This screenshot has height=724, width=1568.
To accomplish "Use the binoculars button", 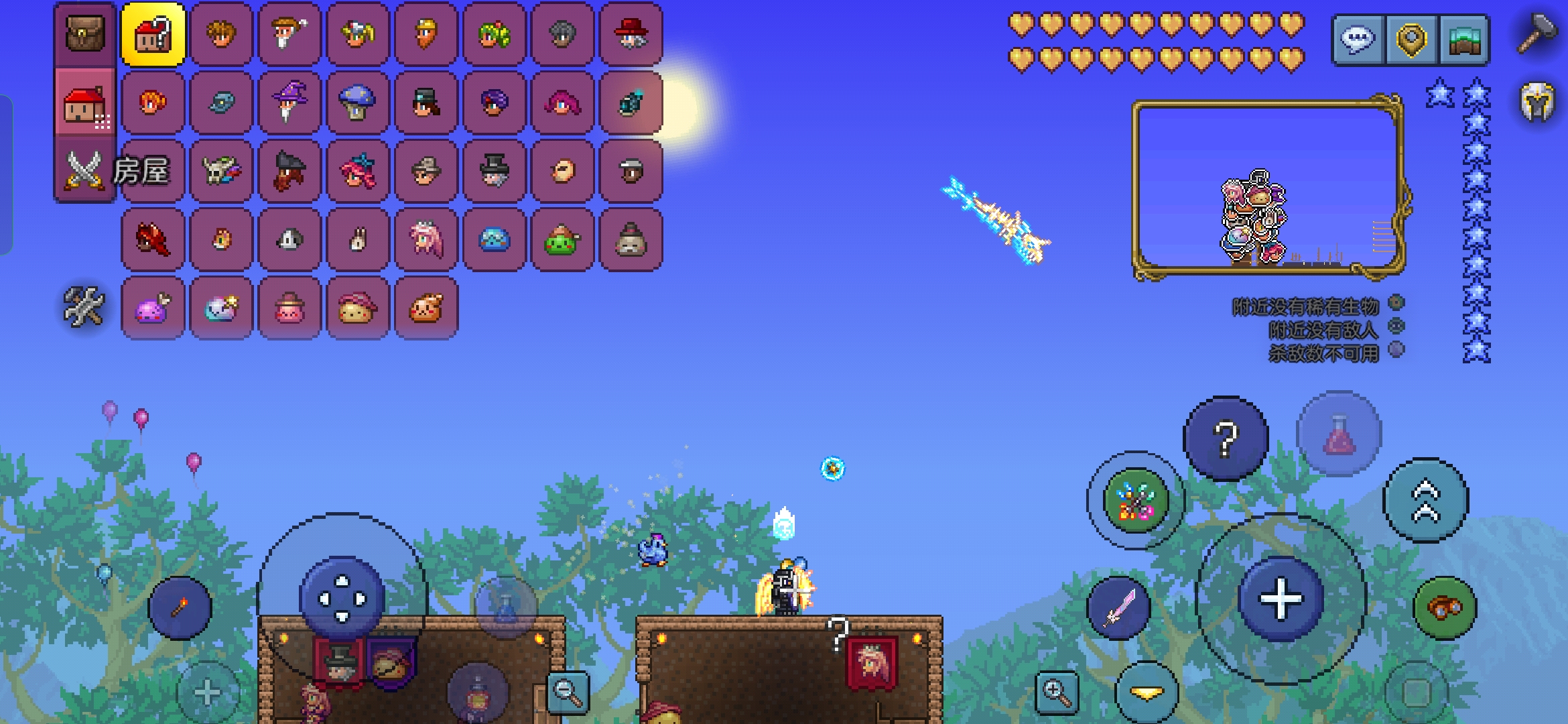I will point(1444,607).
